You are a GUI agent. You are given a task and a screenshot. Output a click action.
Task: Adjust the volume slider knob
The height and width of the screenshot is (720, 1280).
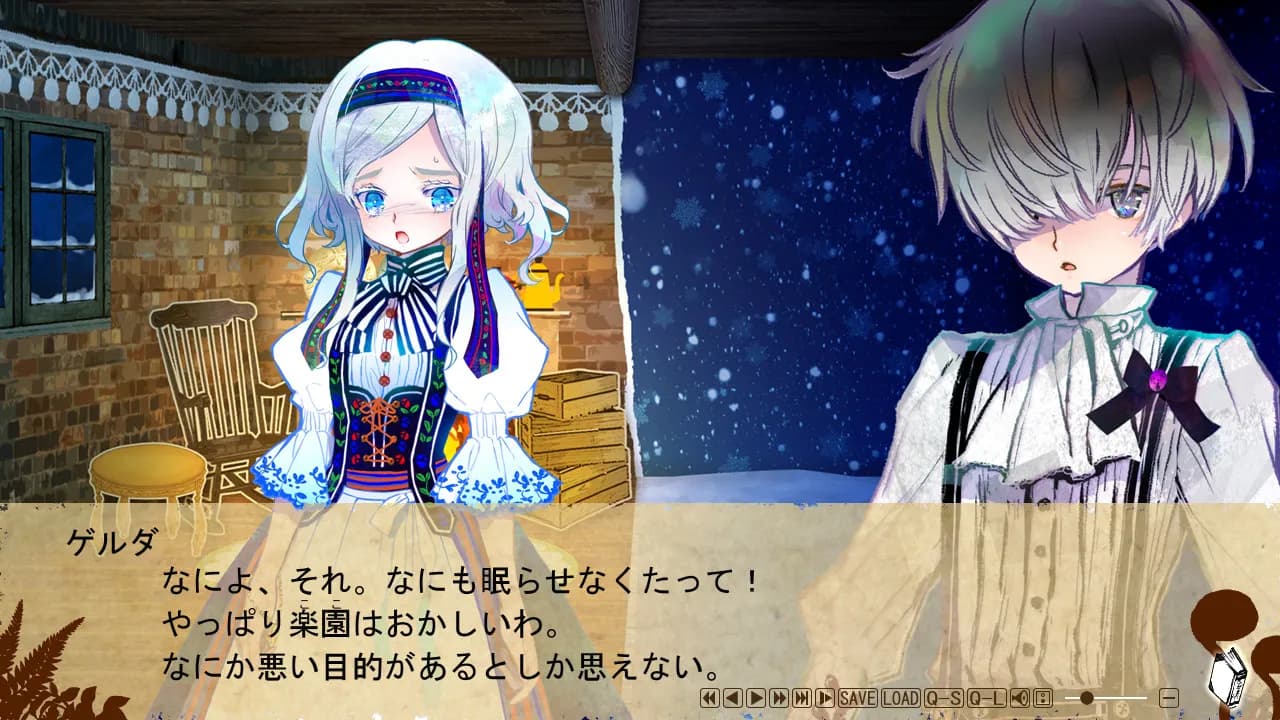(x=1087, y=701)
